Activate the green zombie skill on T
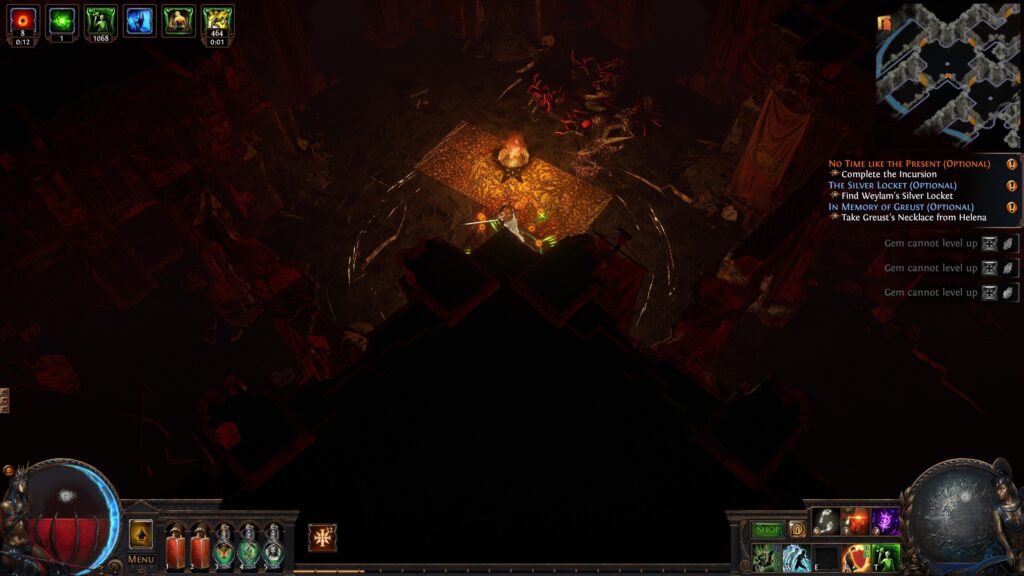1024x576 pixels. [885, 558]
